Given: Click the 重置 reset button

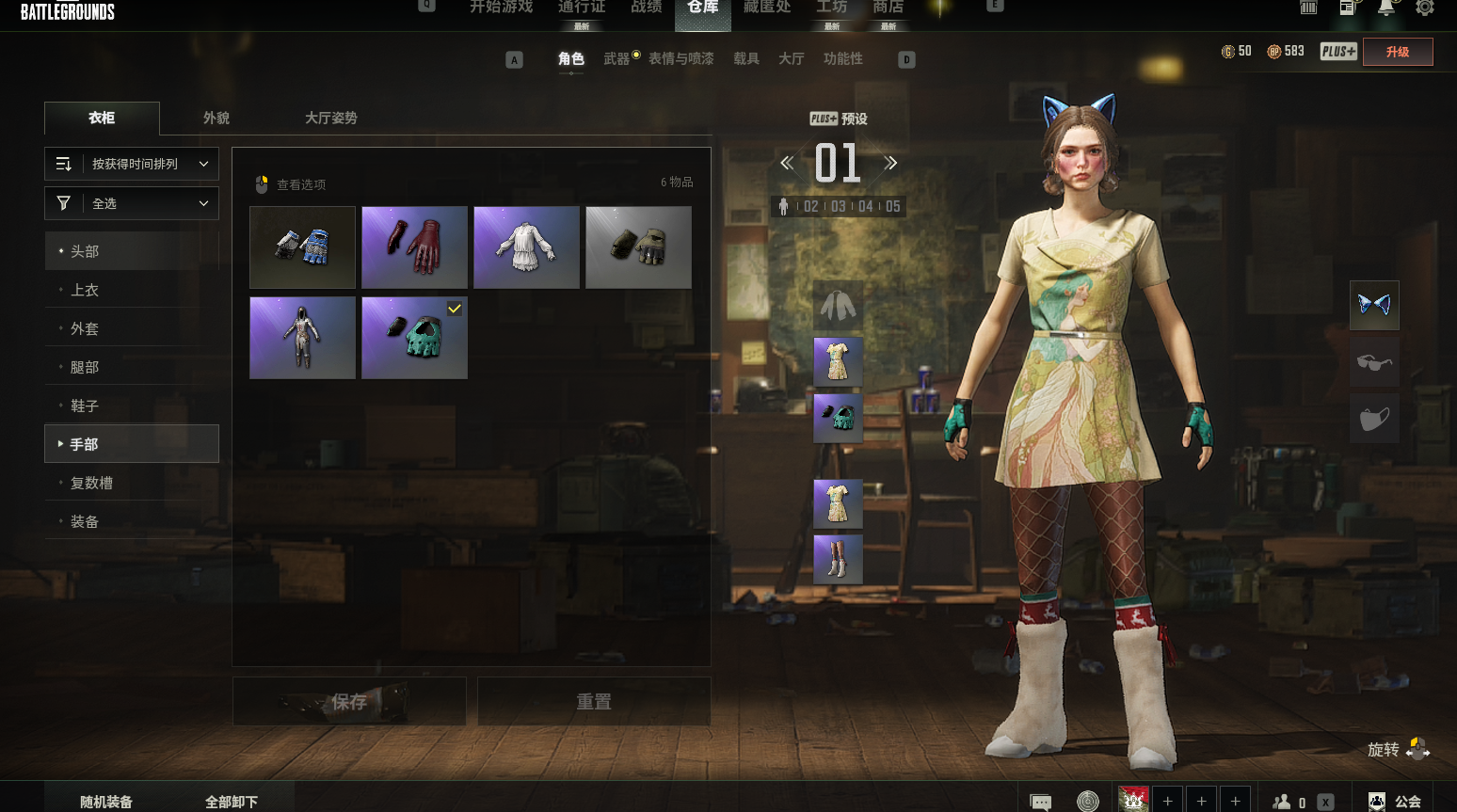Looking at the screenshot, I should pos(594,702).
